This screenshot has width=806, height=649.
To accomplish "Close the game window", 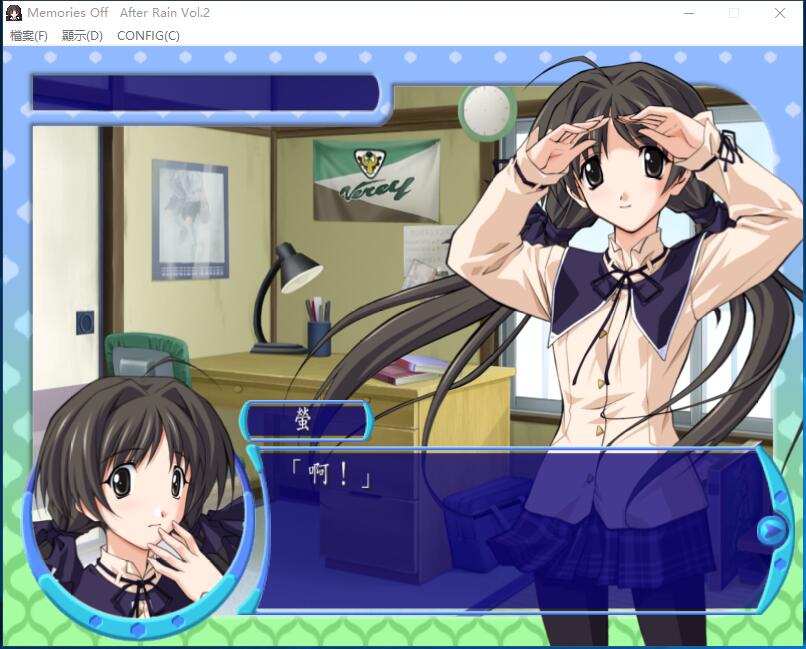I will (x=780, y=13).
